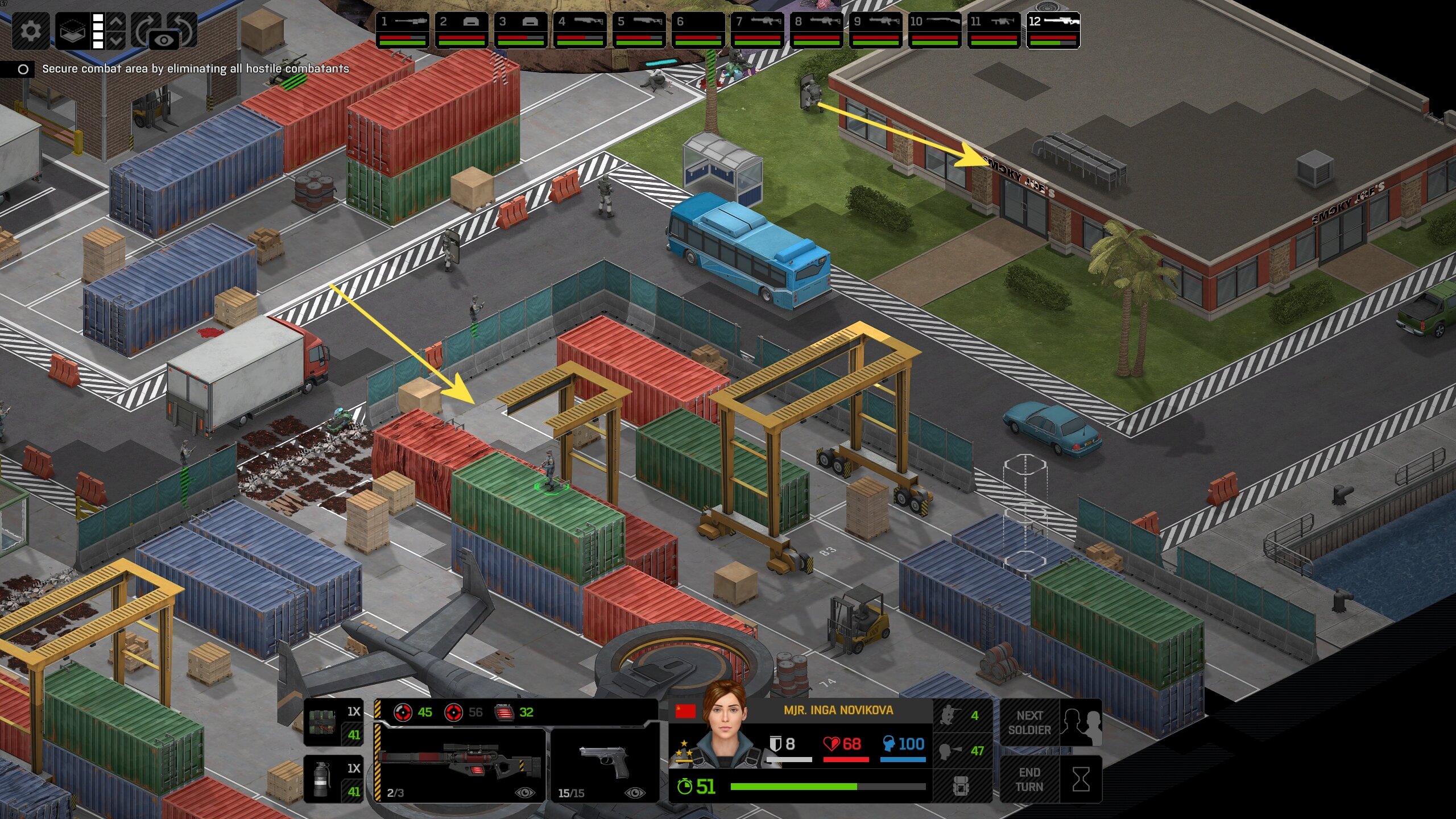Screen dimensions: 1456x819
Task: Select the sniper rifle primary weapon
Action: (460, 763)
